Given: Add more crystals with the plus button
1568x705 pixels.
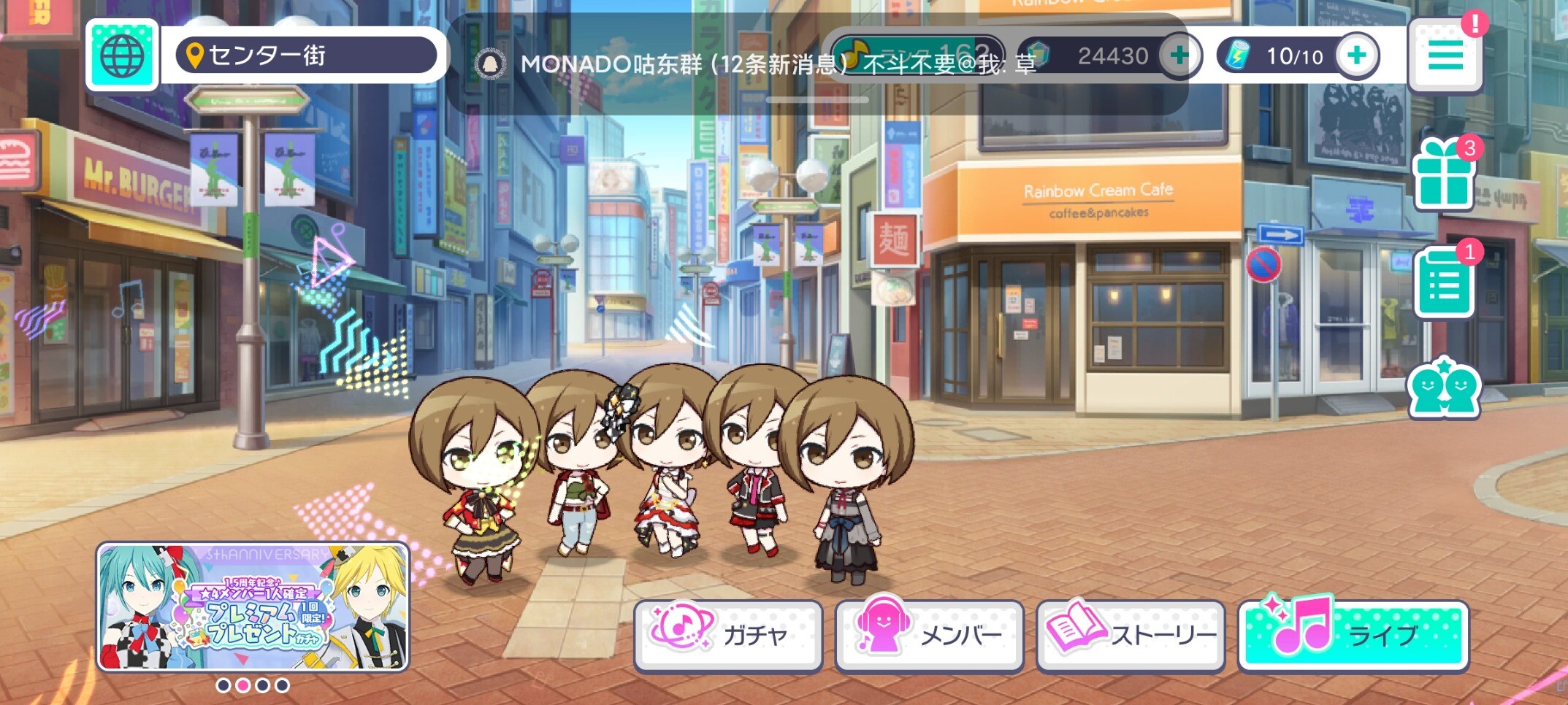Looking at the screenshot, I should (x=1179, y=55).
